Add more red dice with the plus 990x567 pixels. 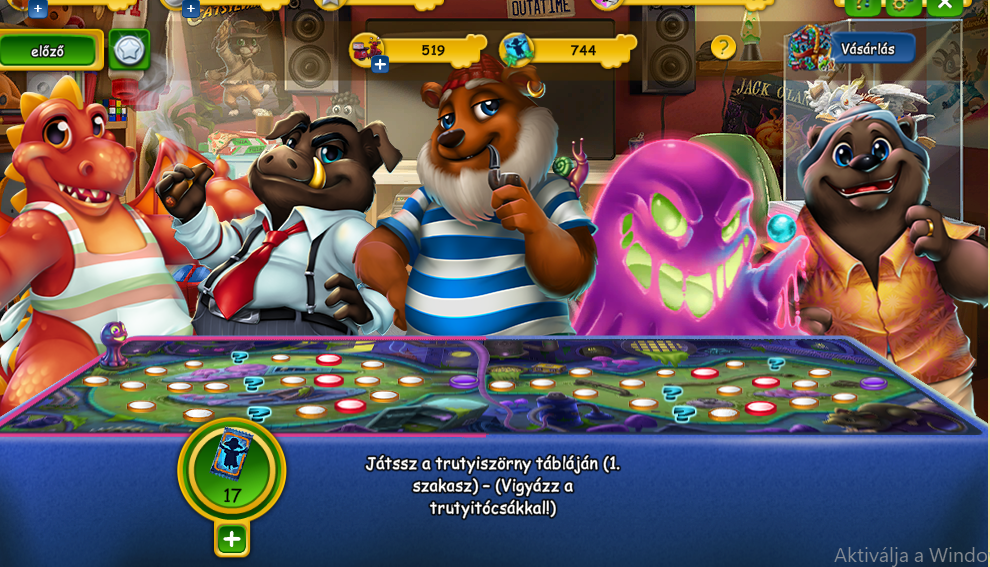(x=380, y=65)
